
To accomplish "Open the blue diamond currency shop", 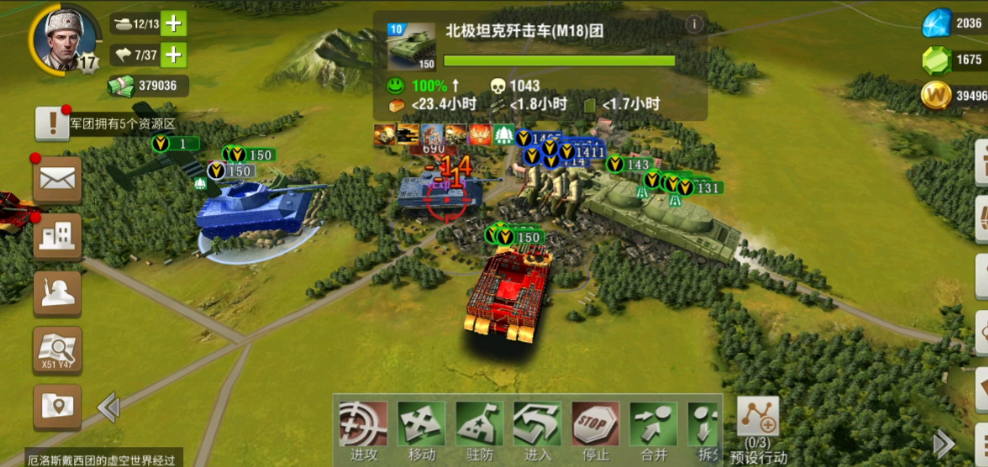I will coord(937,23).
